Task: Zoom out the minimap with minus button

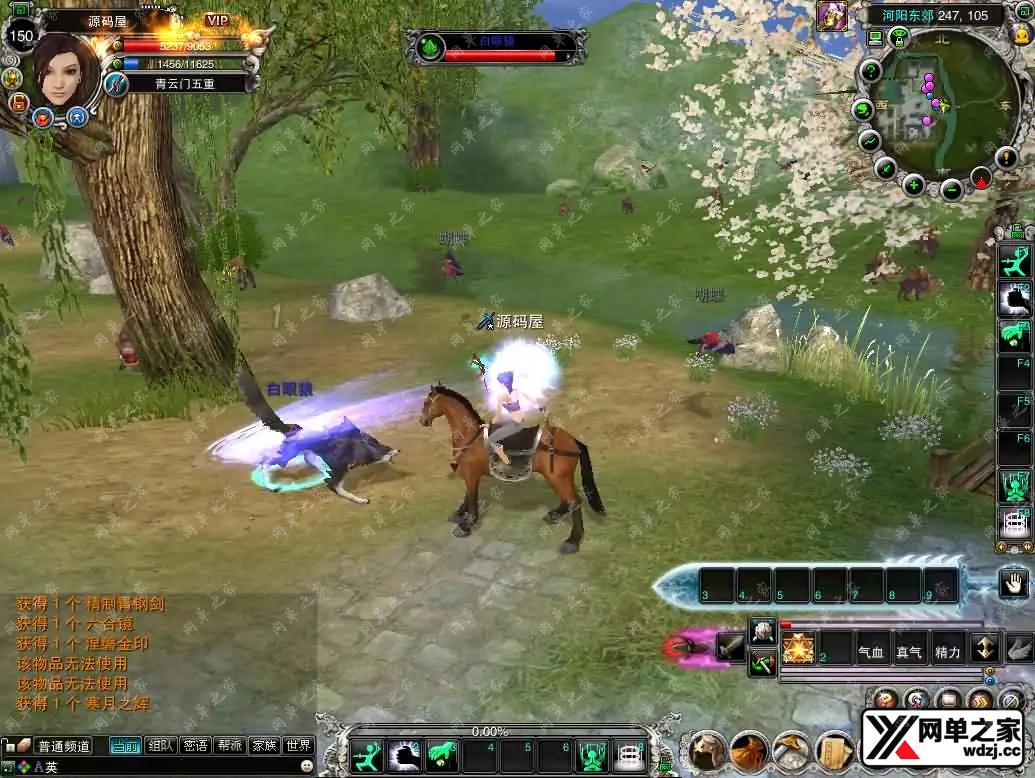Action: pyautogui.click(x=952, y=190)
